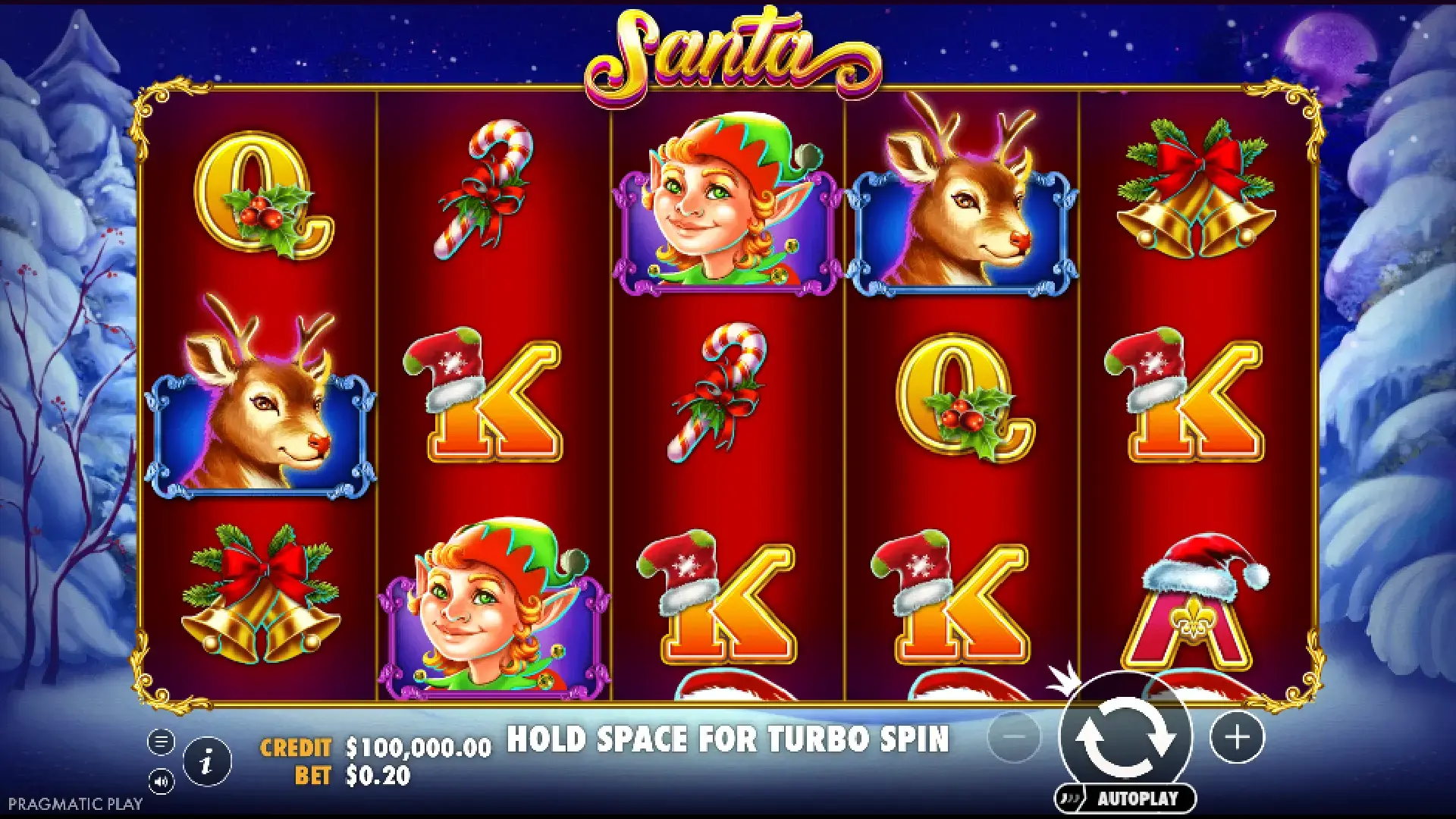Decrease the bet with the minus button
The width and height of the screenshot is (1456, 819).
[x=1015, y=737]
